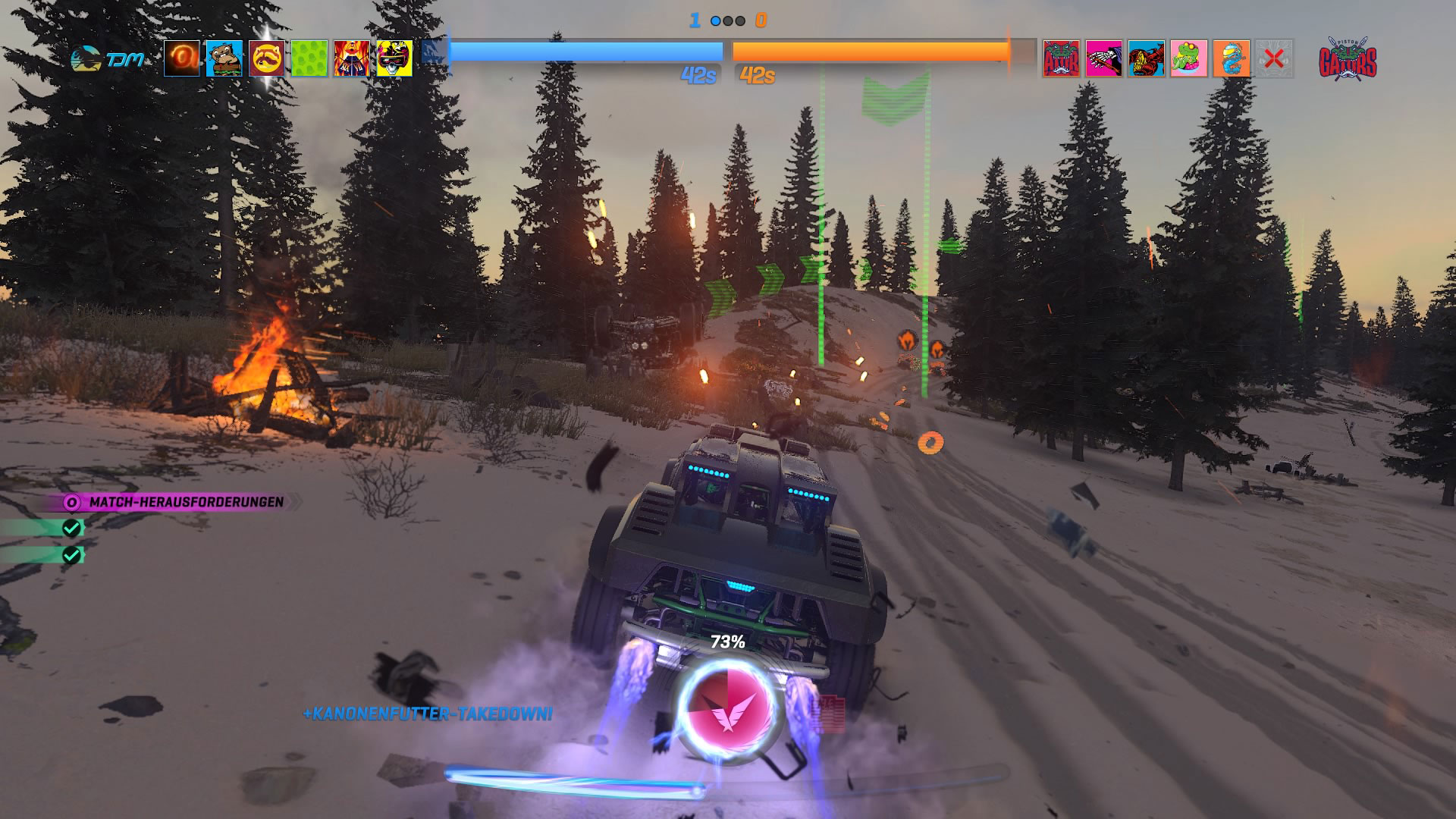This screenshot has height=819, width=1456.
Task: Pick the flaming volcano player avatar
Action: 352,58
